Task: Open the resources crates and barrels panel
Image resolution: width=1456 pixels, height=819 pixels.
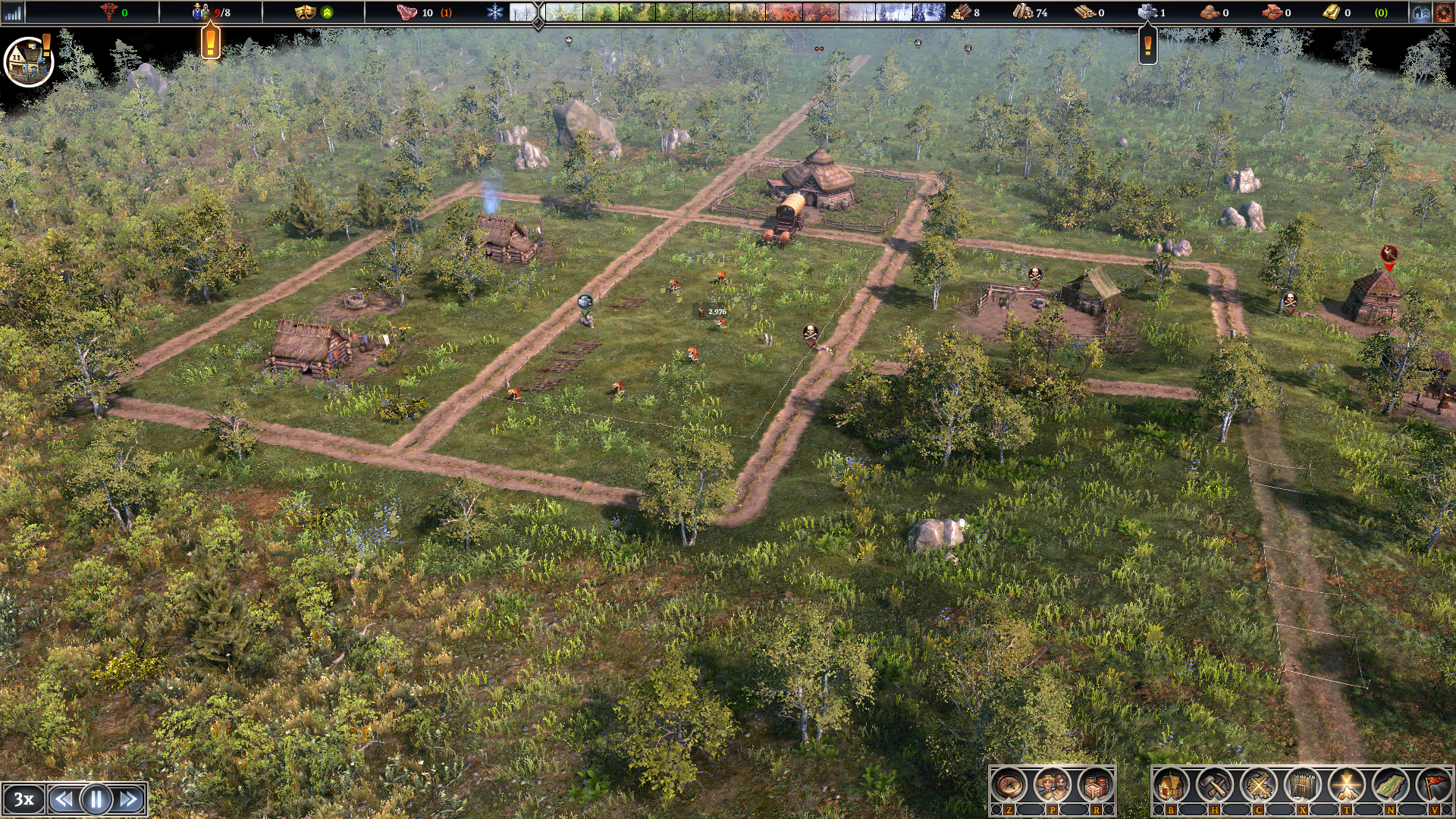Action: [x=1094, y=786]
